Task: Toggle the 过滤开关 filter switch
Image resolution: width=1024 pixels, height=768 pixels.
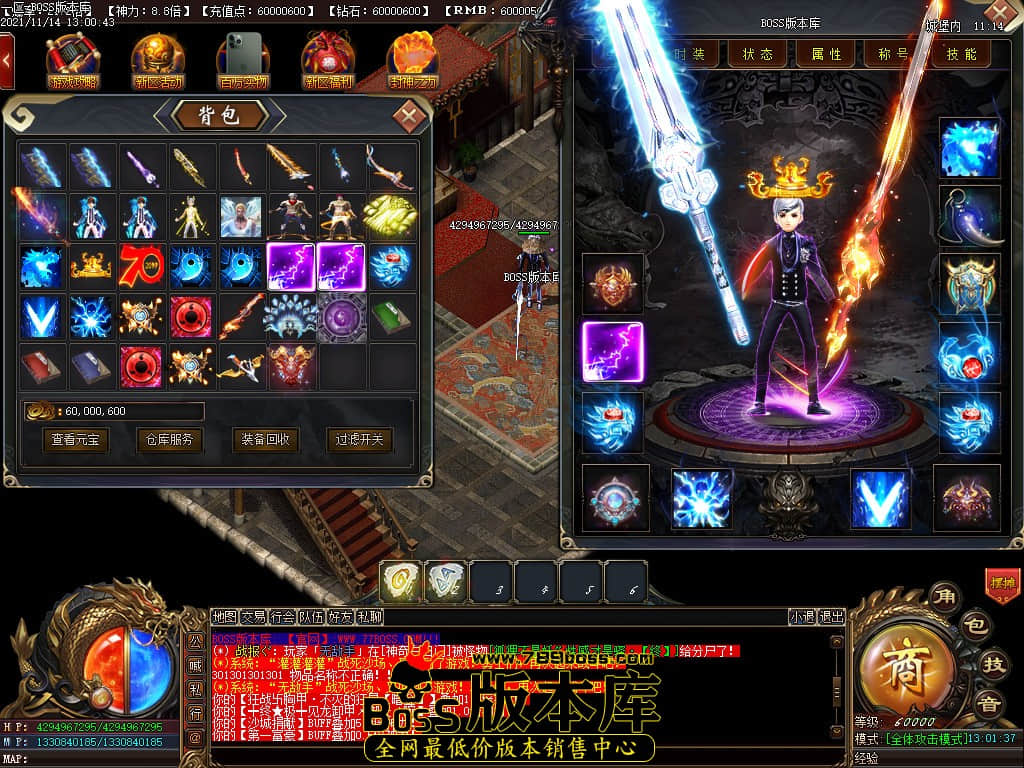Action: pyautogui.click(x=359, y=439)
